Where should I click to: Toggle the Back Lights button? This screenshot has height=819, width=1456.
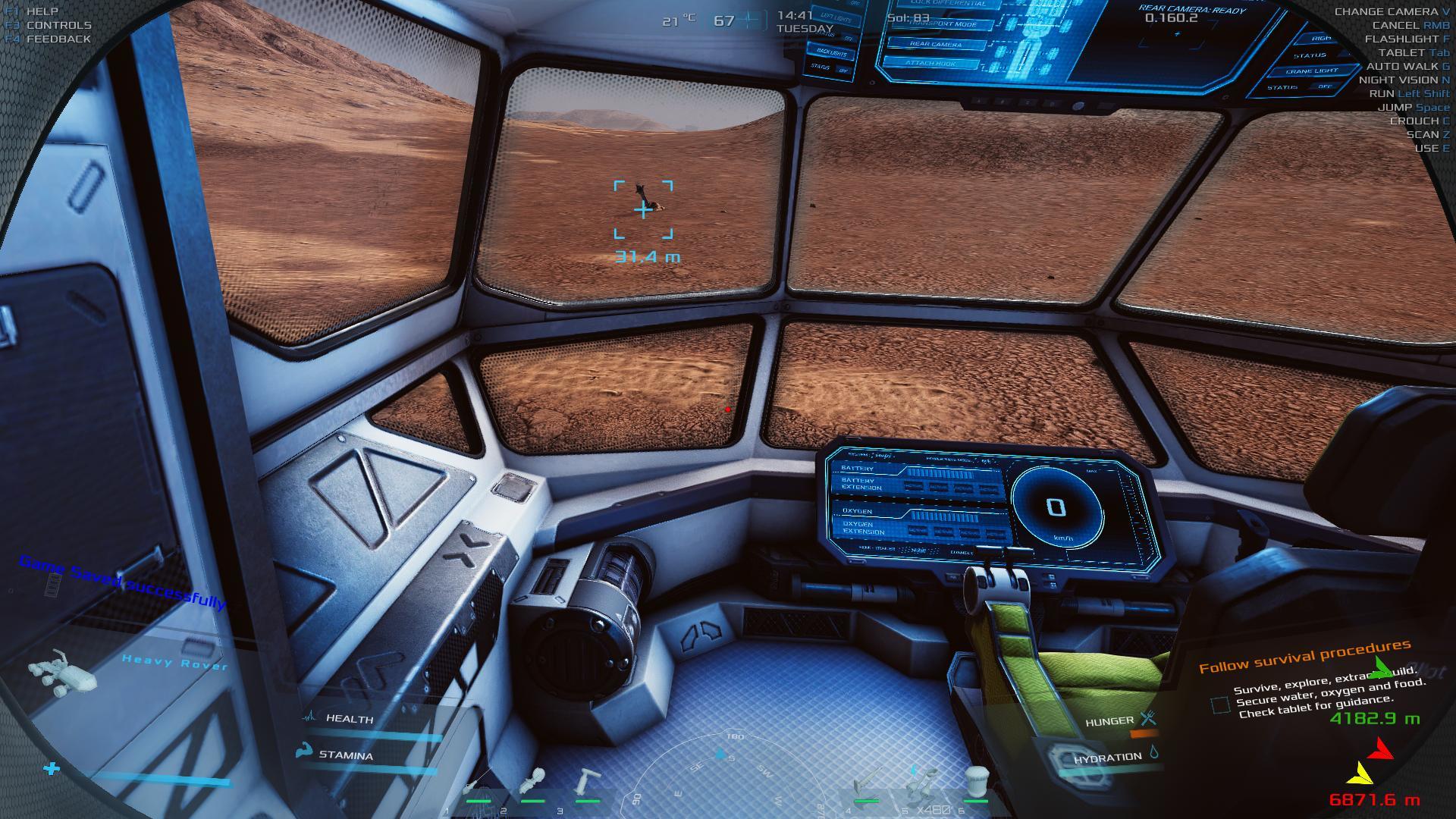832,52
